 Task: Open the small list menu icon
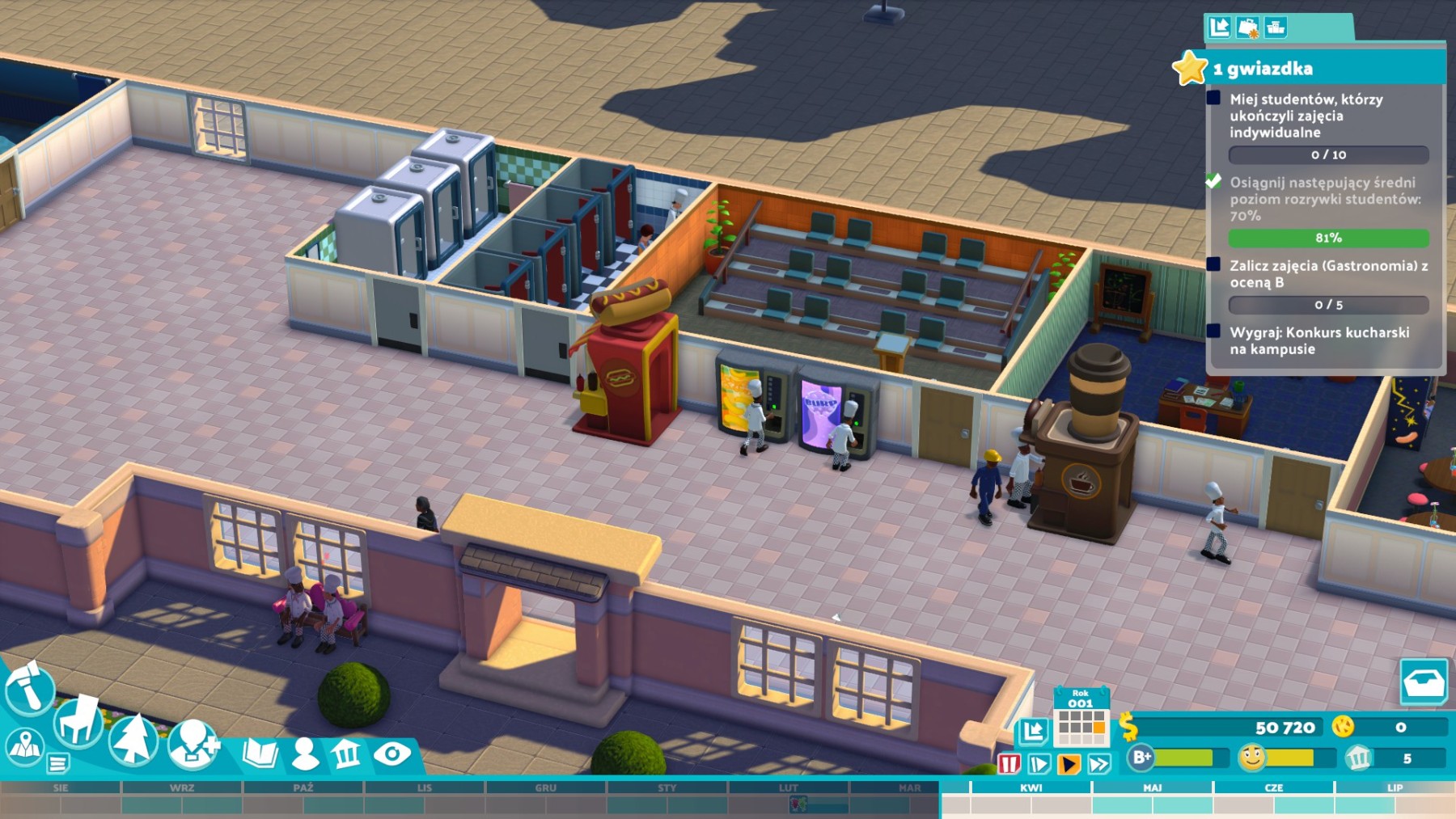point(57,762)
